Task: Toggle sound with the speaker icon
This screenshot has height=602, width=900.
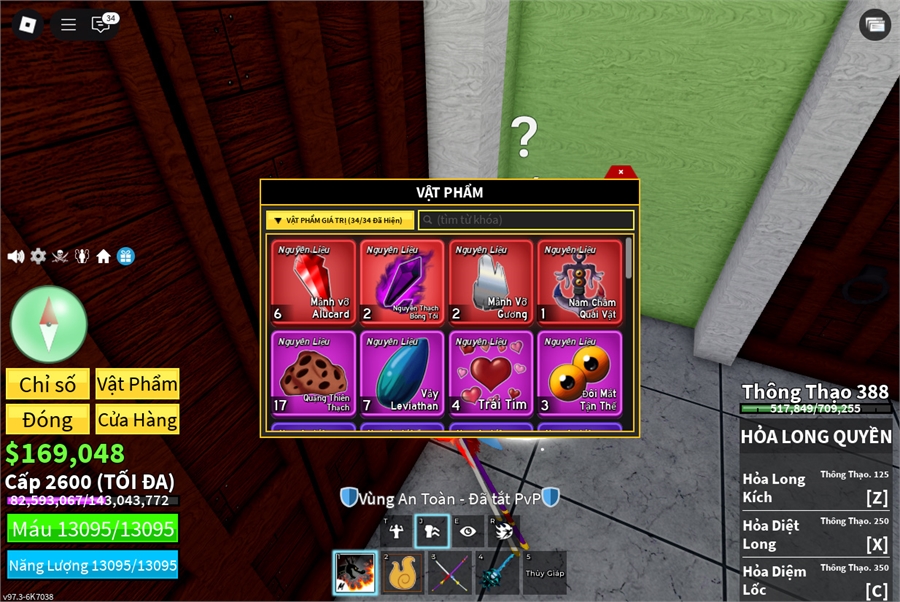Action: (16, 257)
